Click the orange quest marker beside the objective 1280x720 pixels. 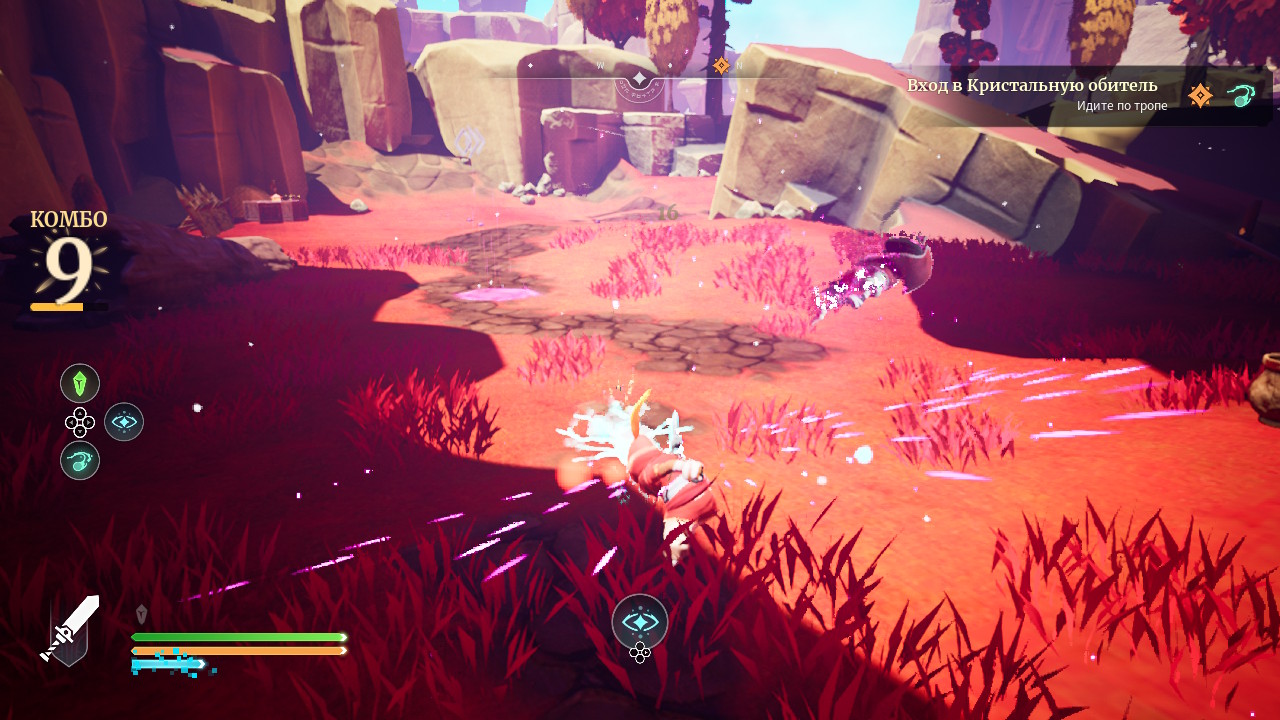pyautogui.click(x=1200, y=96)
